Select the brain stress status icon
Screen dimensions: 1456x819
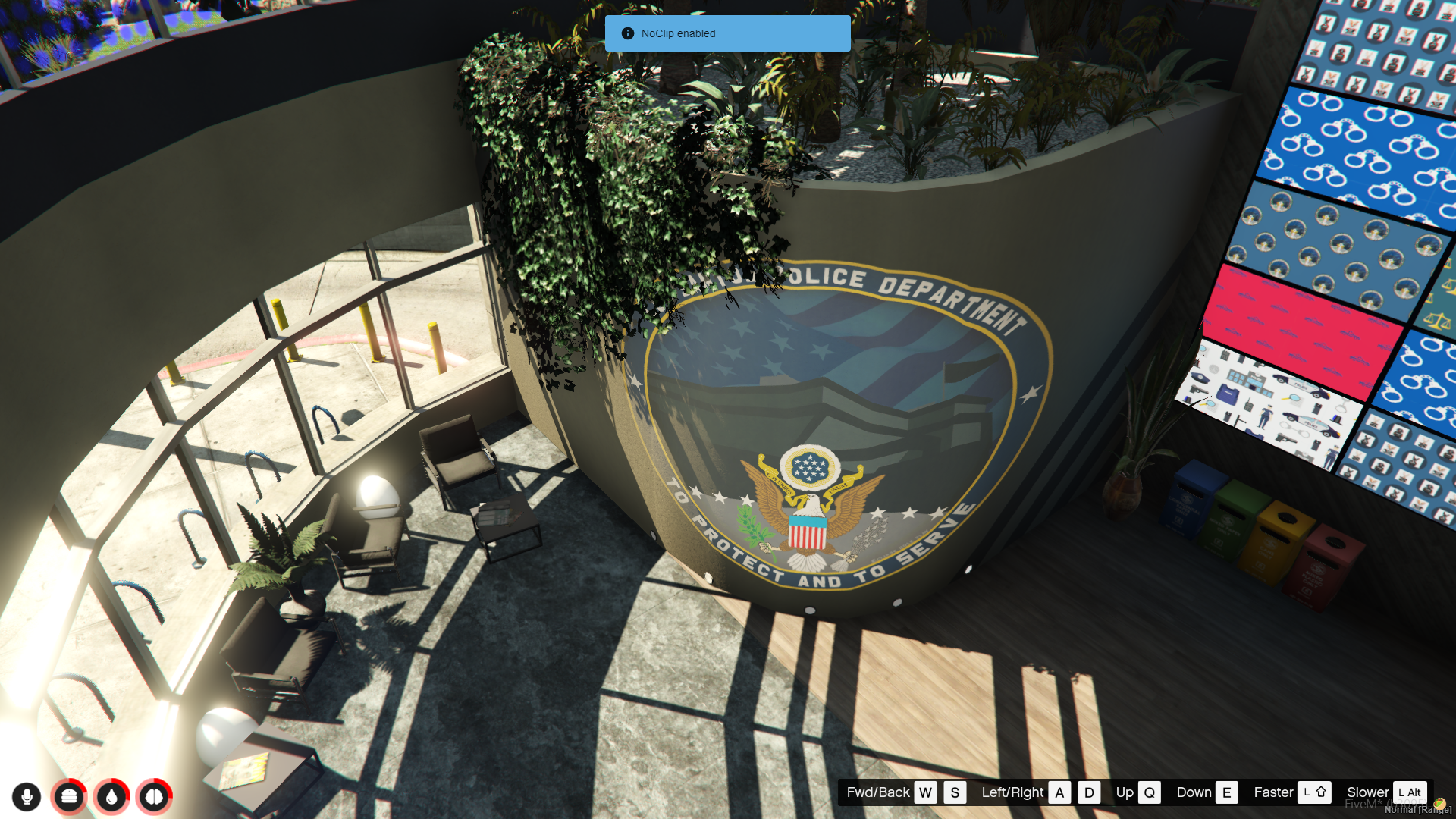pyautogui.click(x=154, y=796)
